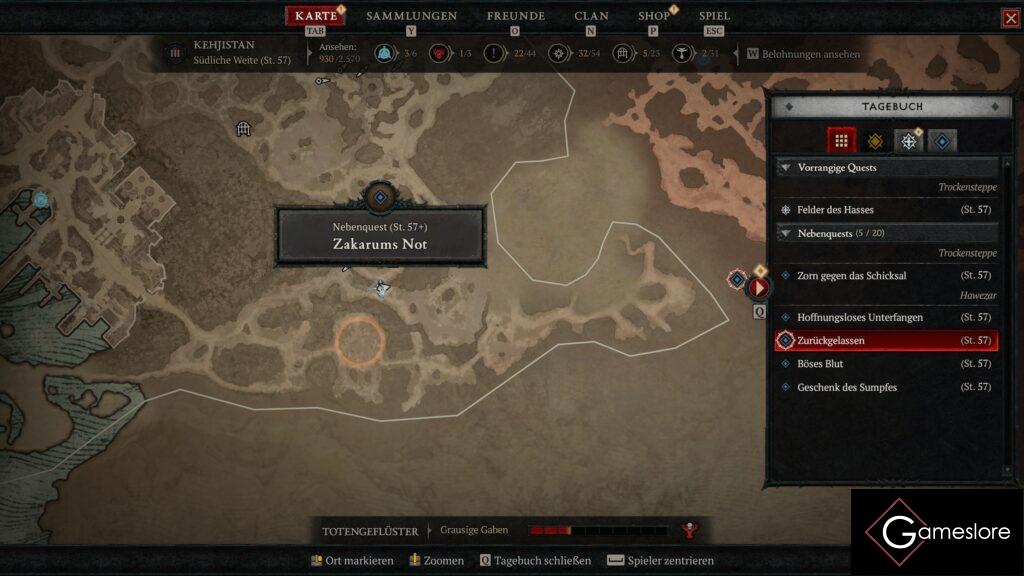Switch to the Clan tab
This screenshot has width=1024, height=576.
[x=591, y=16]
